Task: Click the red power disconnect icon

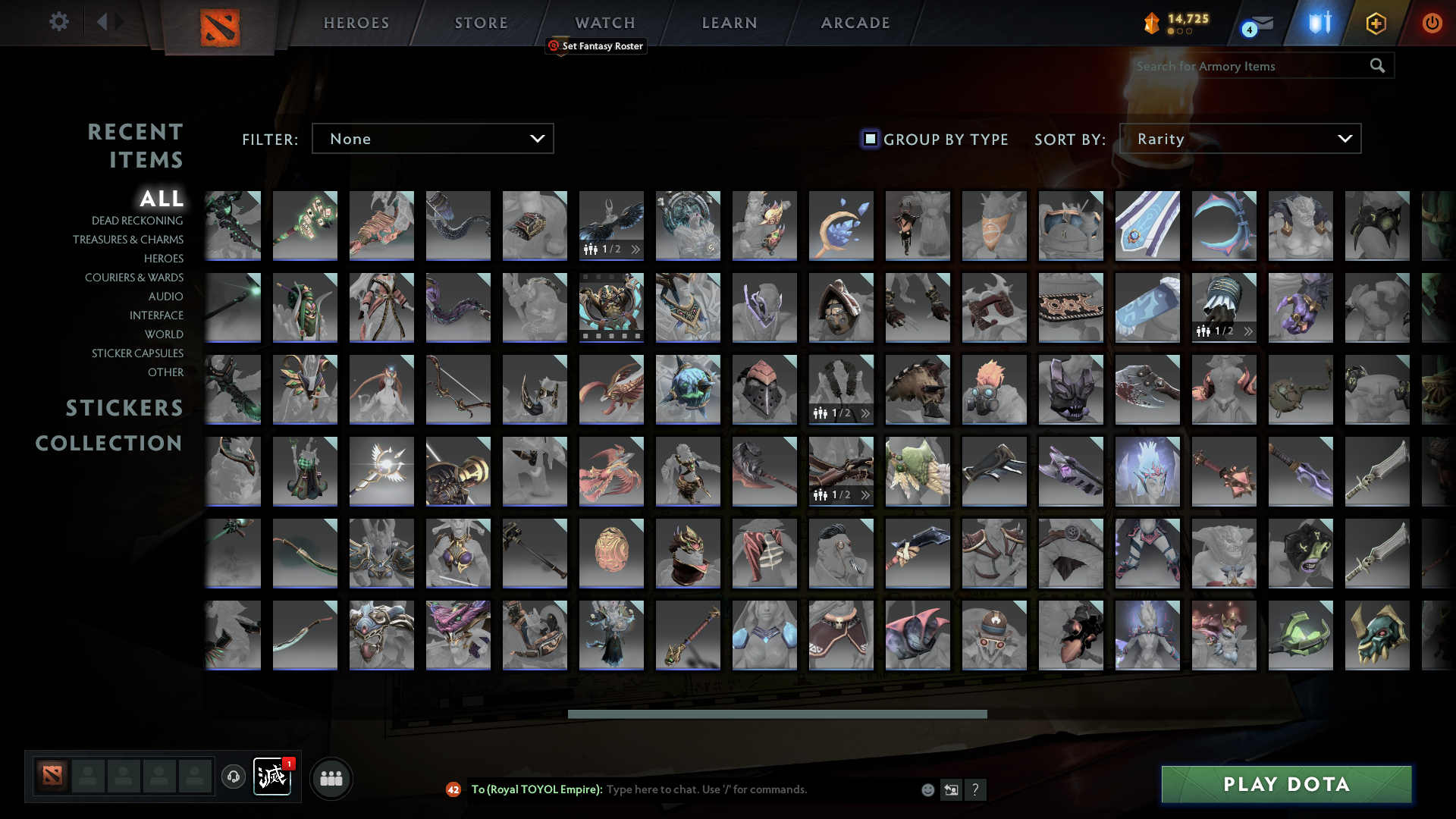Action: (x=1432, y=23)
